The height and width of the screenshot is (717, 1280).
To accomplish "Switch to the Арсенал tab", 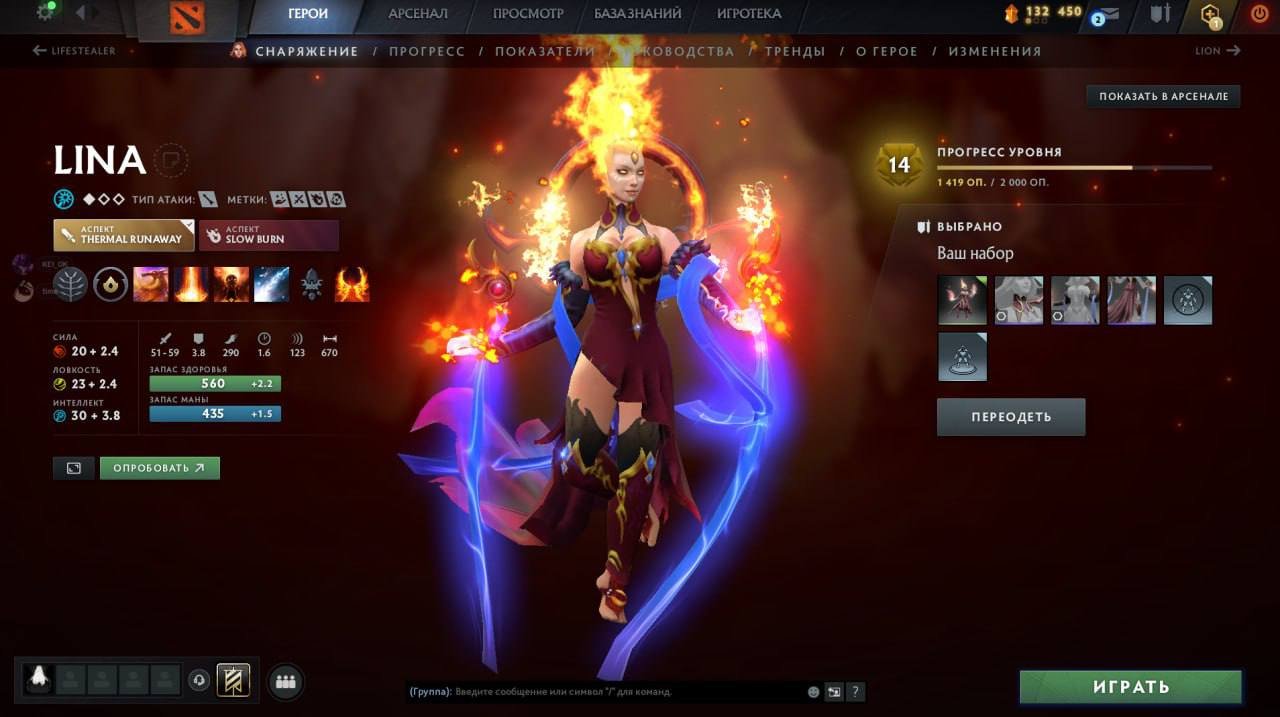I will click(x=418, y=14).
